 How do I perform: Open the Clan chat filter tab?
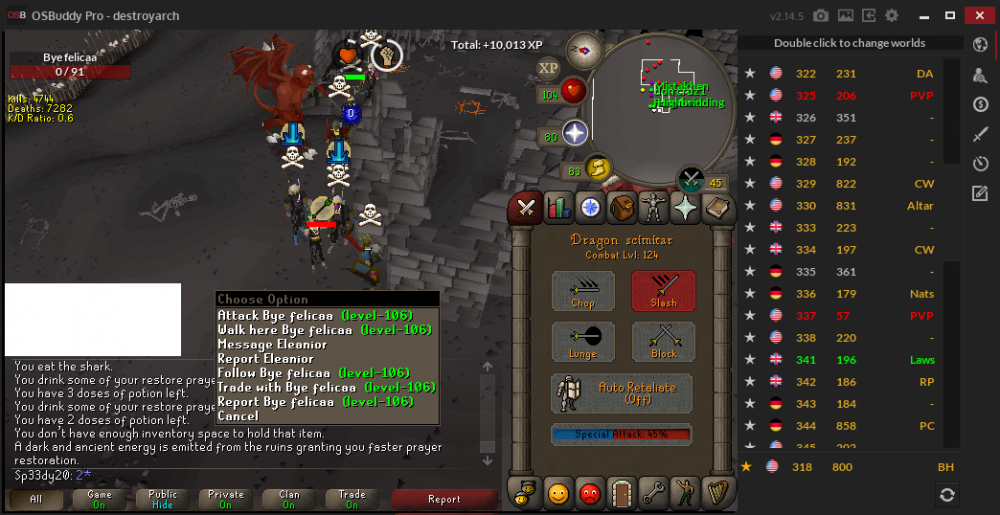click(289, 499)
